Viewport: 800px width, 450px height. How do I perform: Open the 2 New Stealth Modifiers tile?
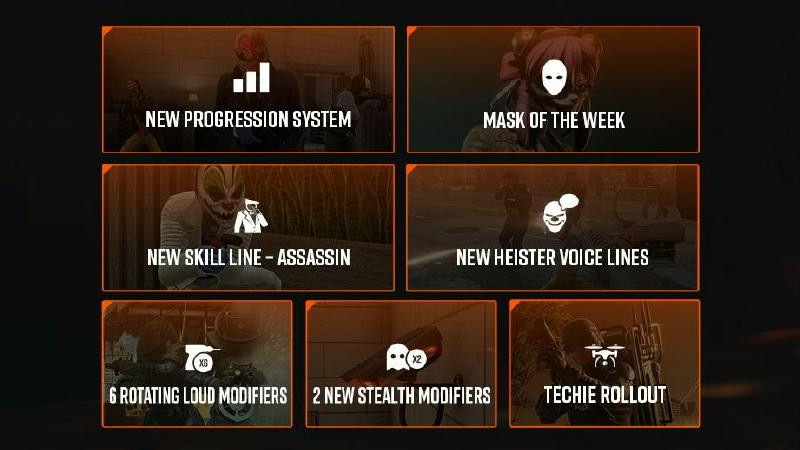click(401, 364)
